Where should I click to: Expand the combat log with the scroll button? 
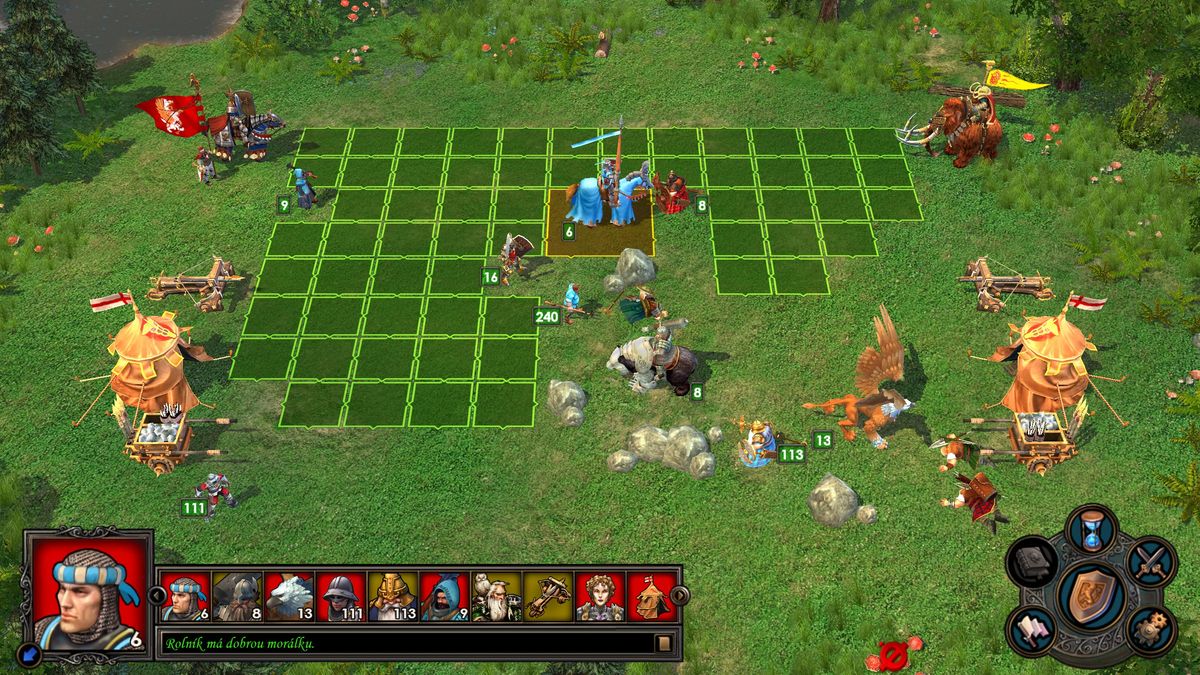[x=662, y=643]
